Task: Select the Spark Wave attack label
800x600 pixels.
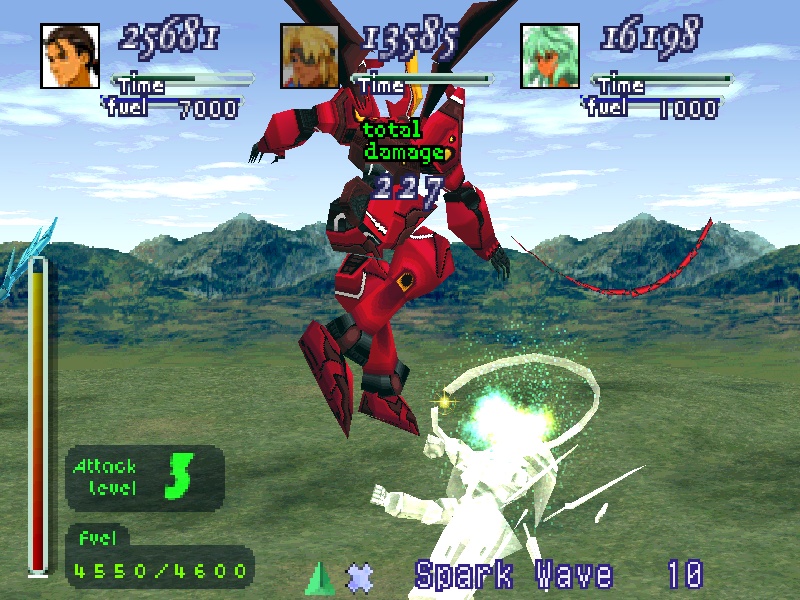Action: click(513, 575)
